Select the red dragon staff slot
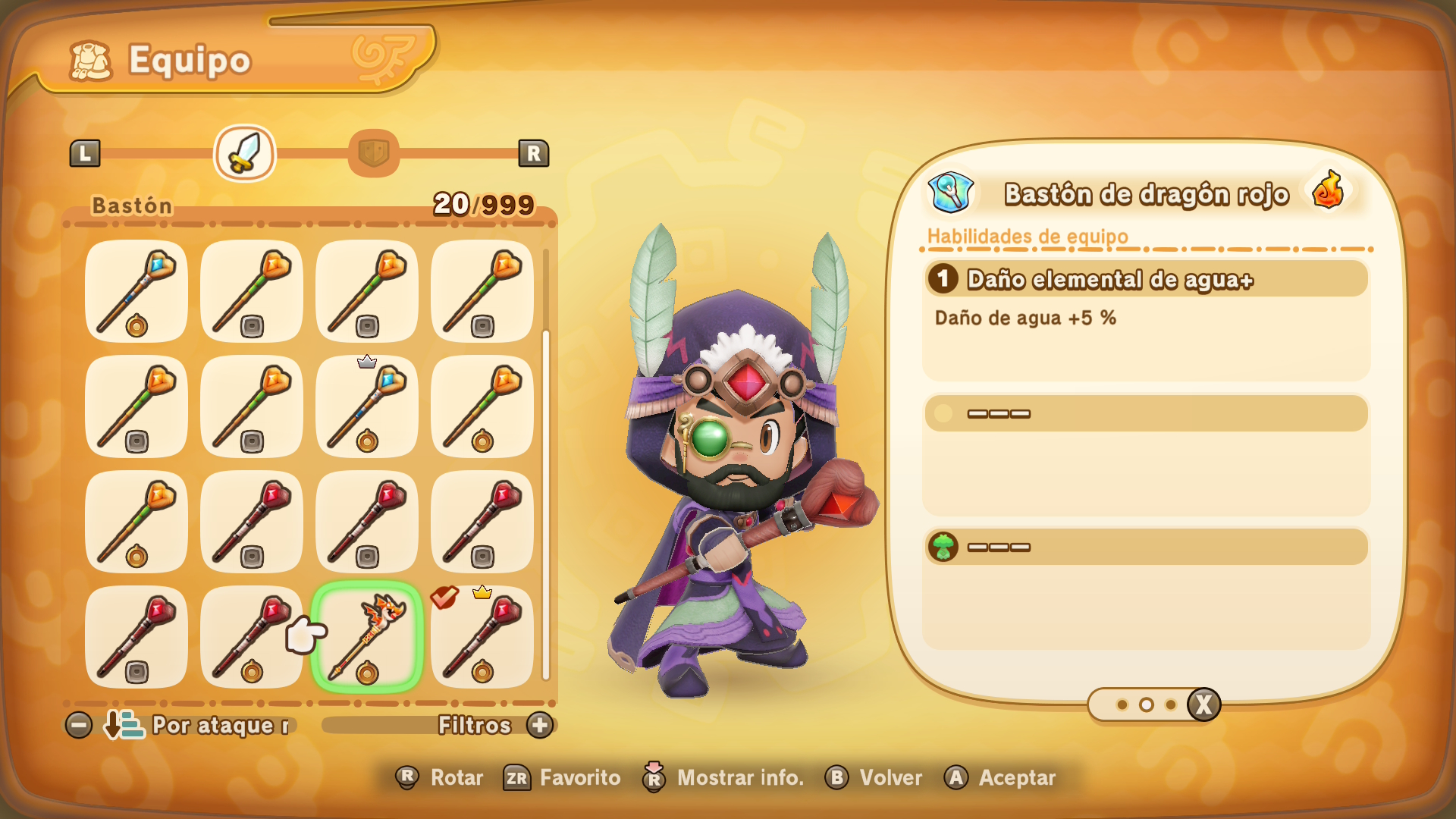Image resolution: width=1456 pixels, height=819 pixels. 367,637
